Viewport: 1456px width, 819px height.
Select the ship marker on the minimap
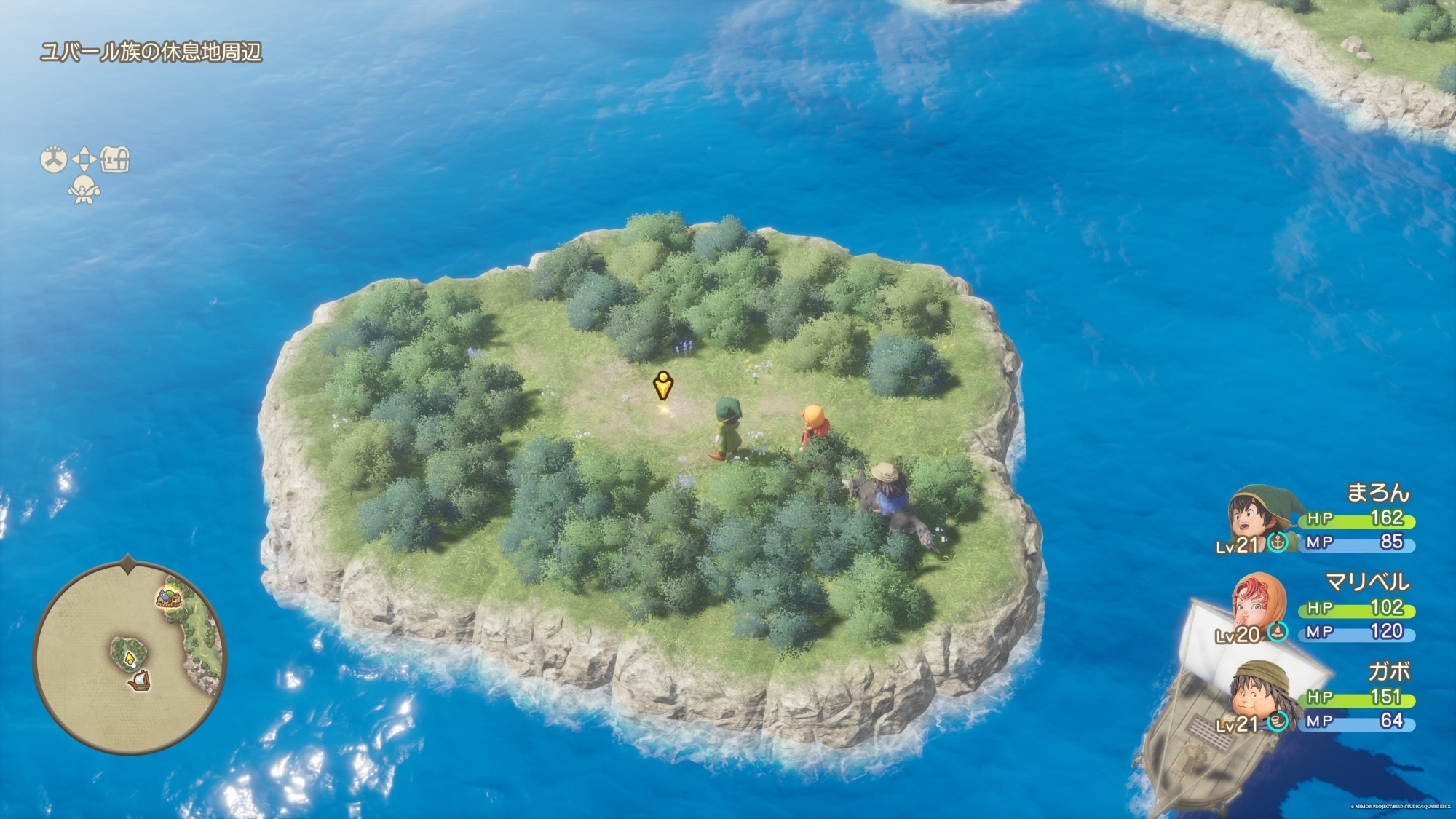(138, 681)
